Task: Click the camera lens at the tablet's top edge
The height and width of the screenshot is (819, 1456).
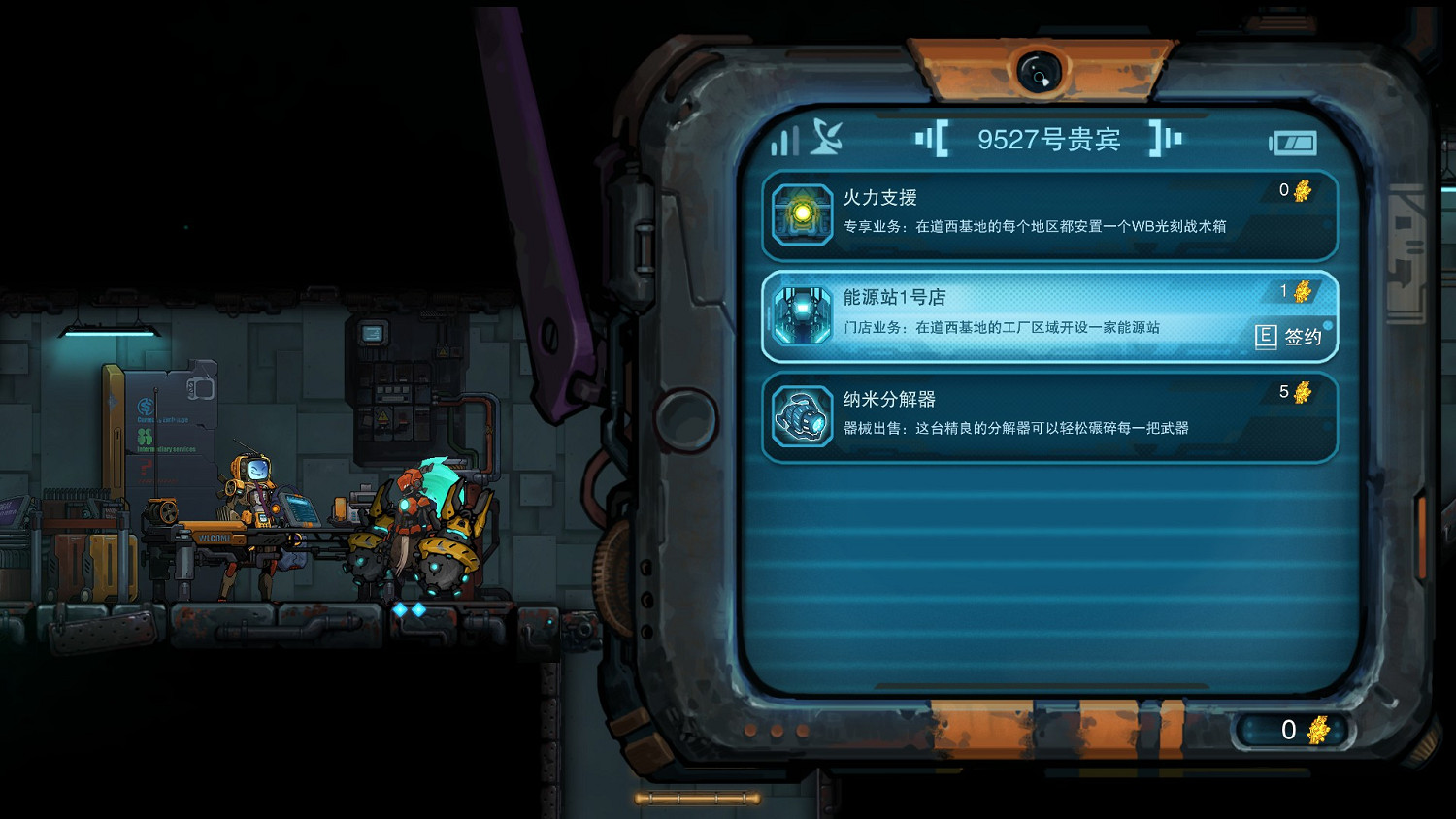Action: pos(1042,72)
